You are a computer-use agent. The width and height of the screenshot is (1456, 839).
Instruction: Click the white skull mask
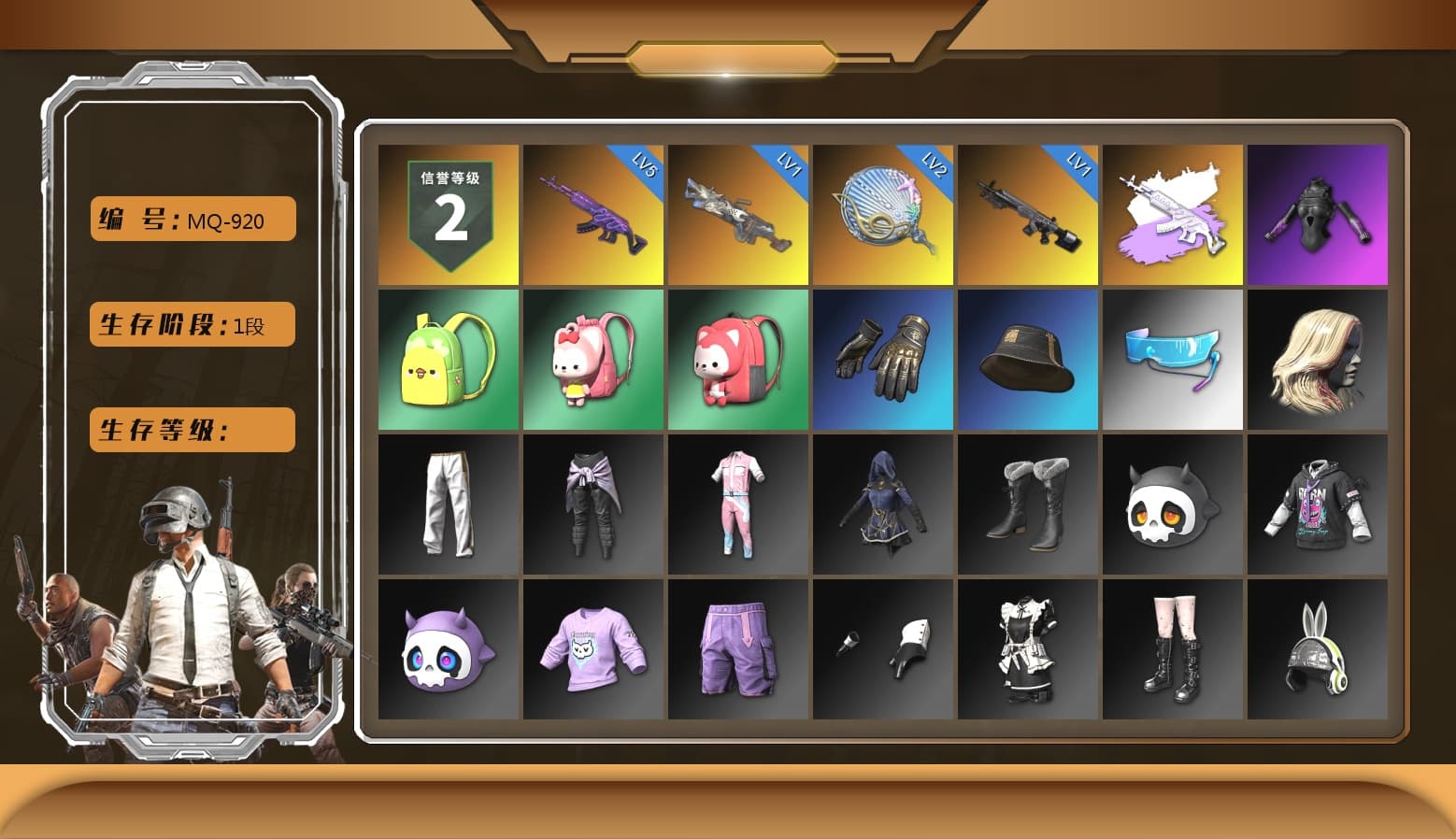[x=1173, y=505]
